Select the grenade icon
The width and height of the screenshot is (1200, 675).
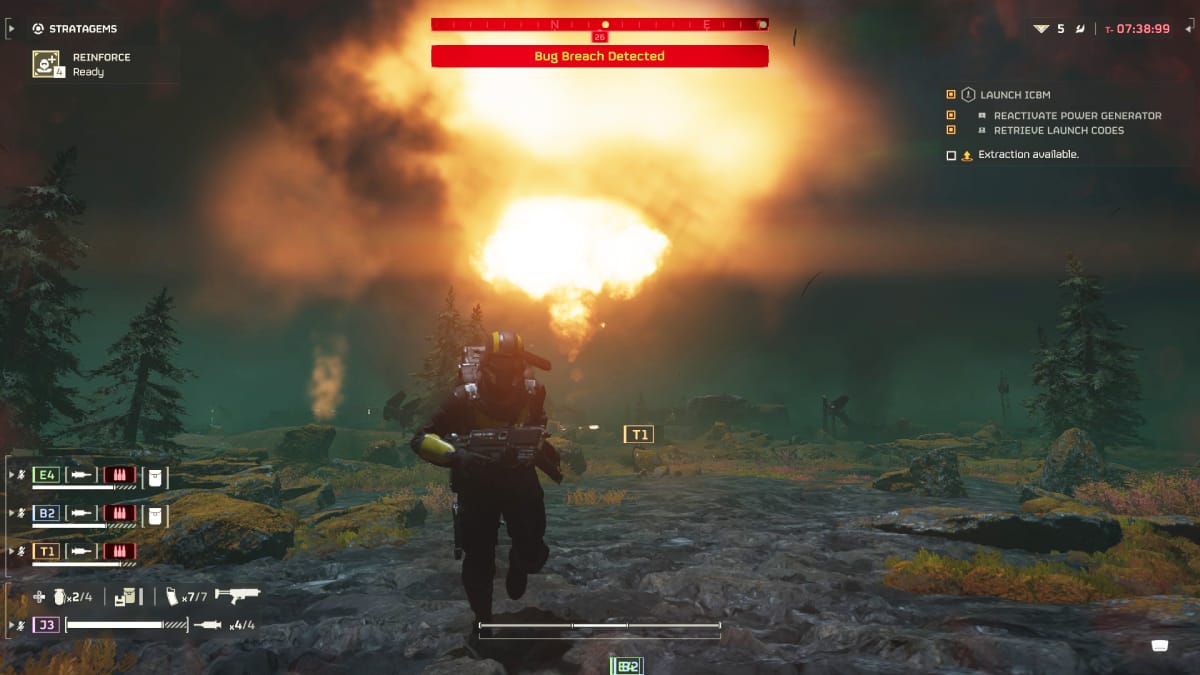point(60,596)
